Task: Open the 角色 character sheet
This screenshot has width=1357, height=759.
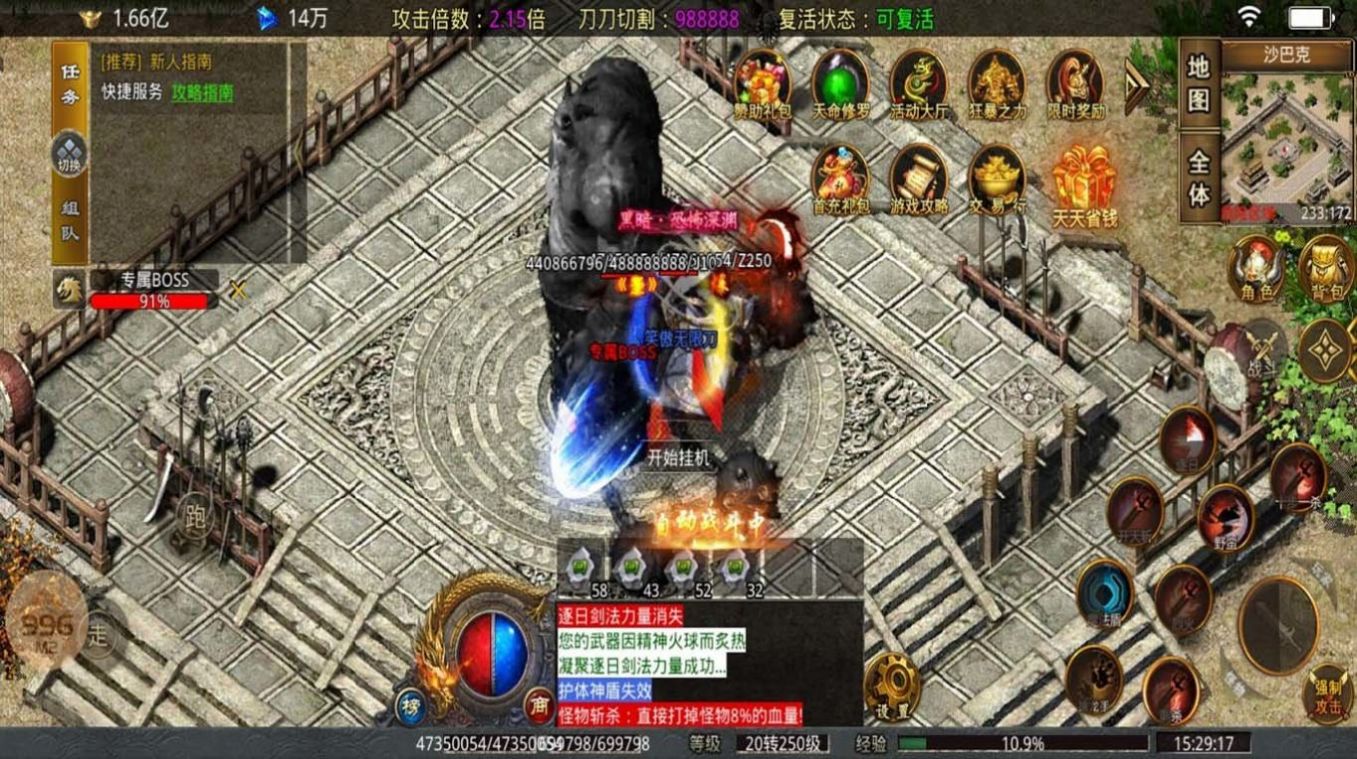Action: 1256,268
